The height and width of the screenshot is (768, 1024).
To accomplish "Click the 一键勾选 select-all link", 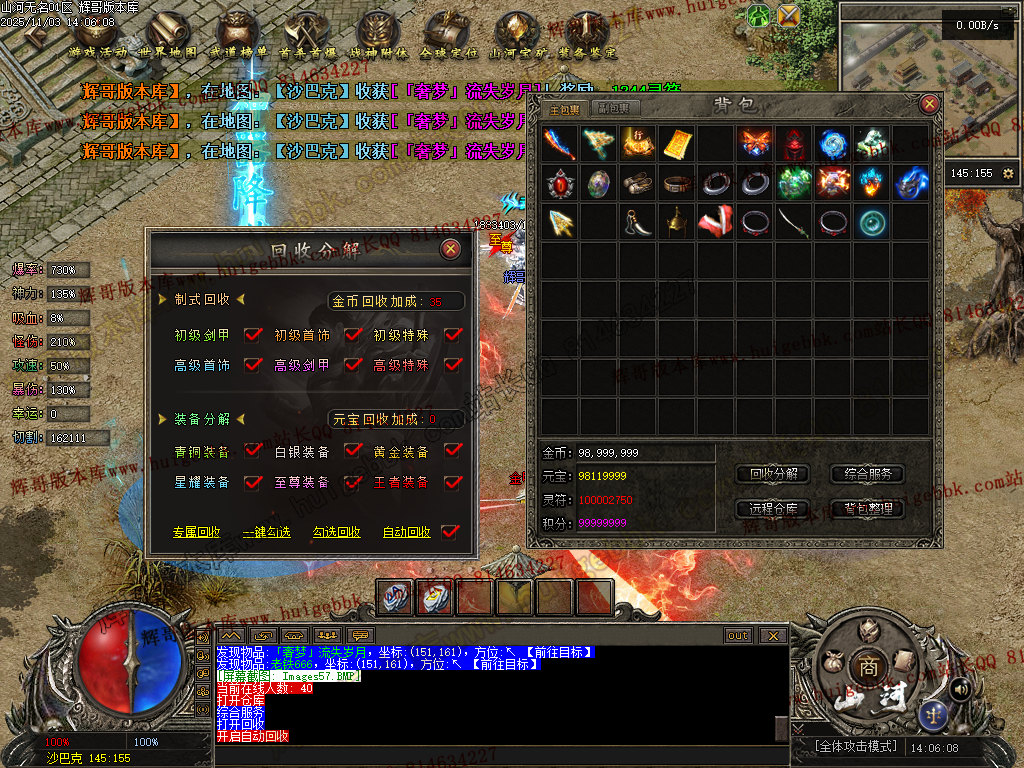I will coord(266,533).
